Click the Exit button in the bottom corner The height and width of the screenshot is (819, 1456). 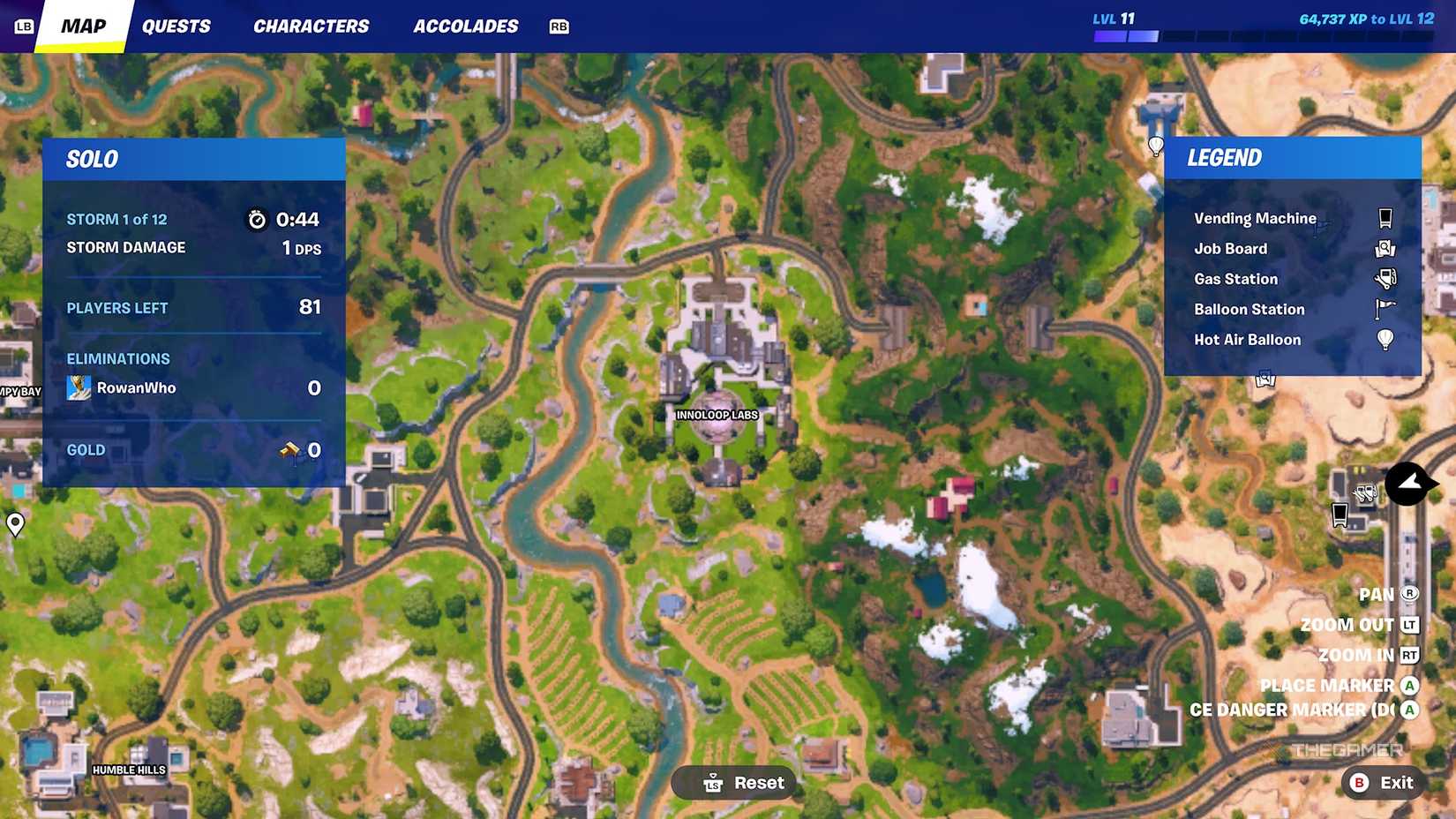1381,782
